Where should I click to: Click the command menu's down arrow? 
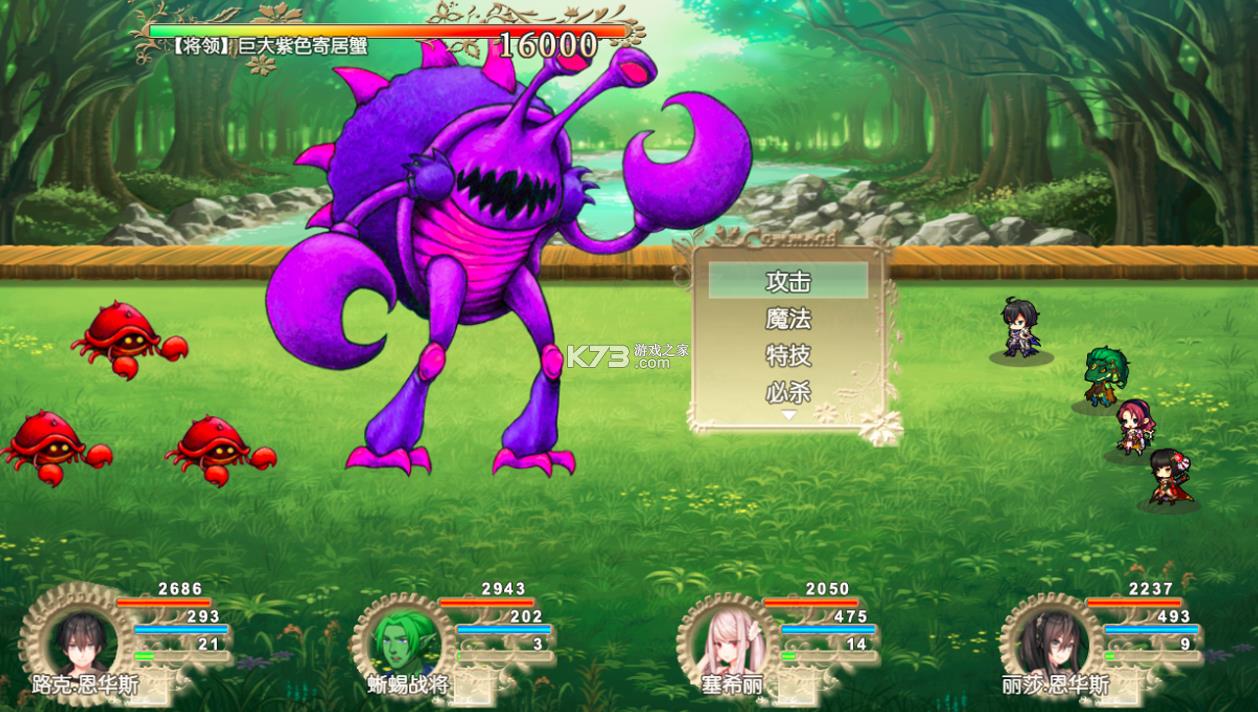[x=788, y=415]
